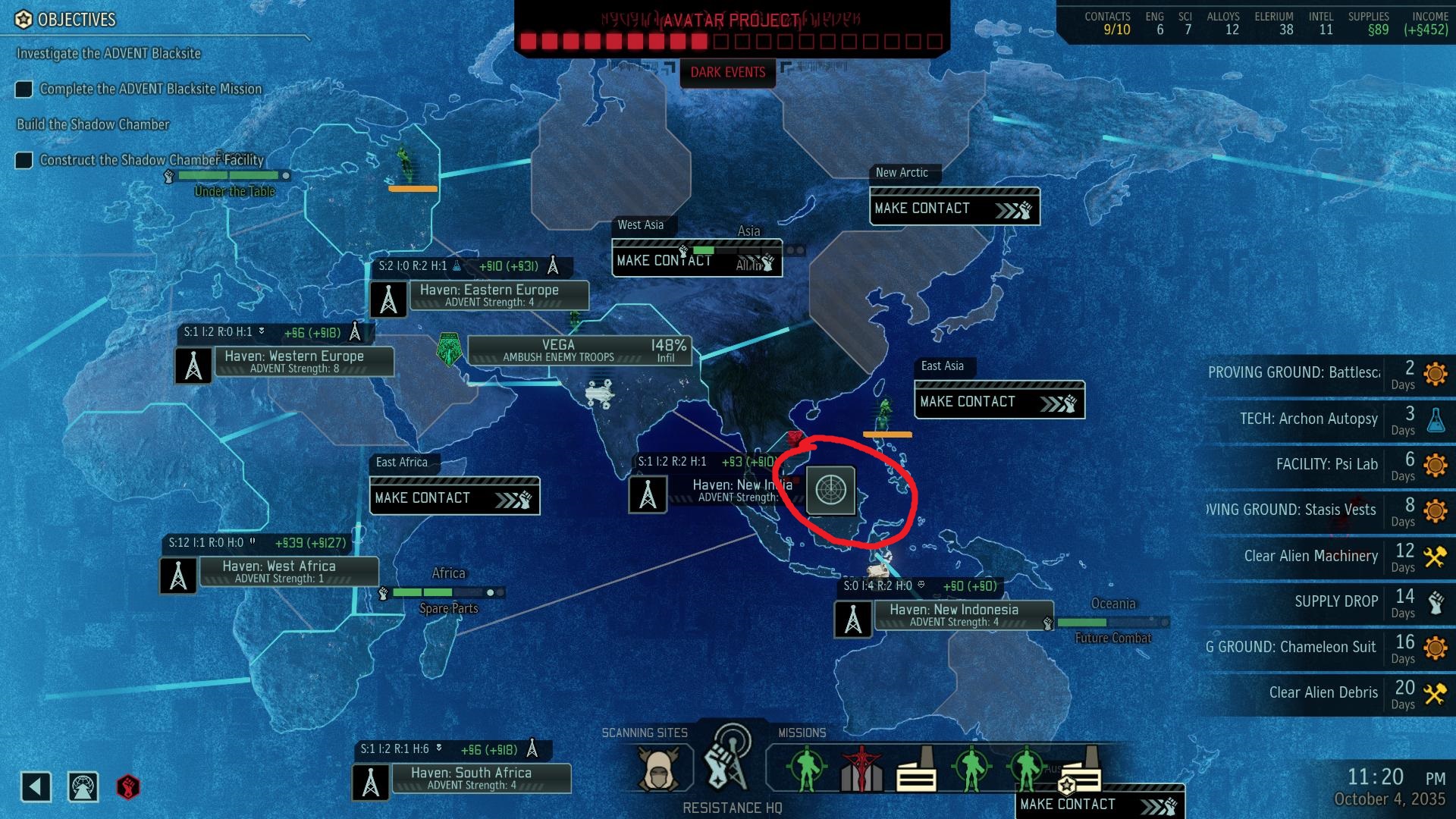Make contact with West Asia

point(696,261)
